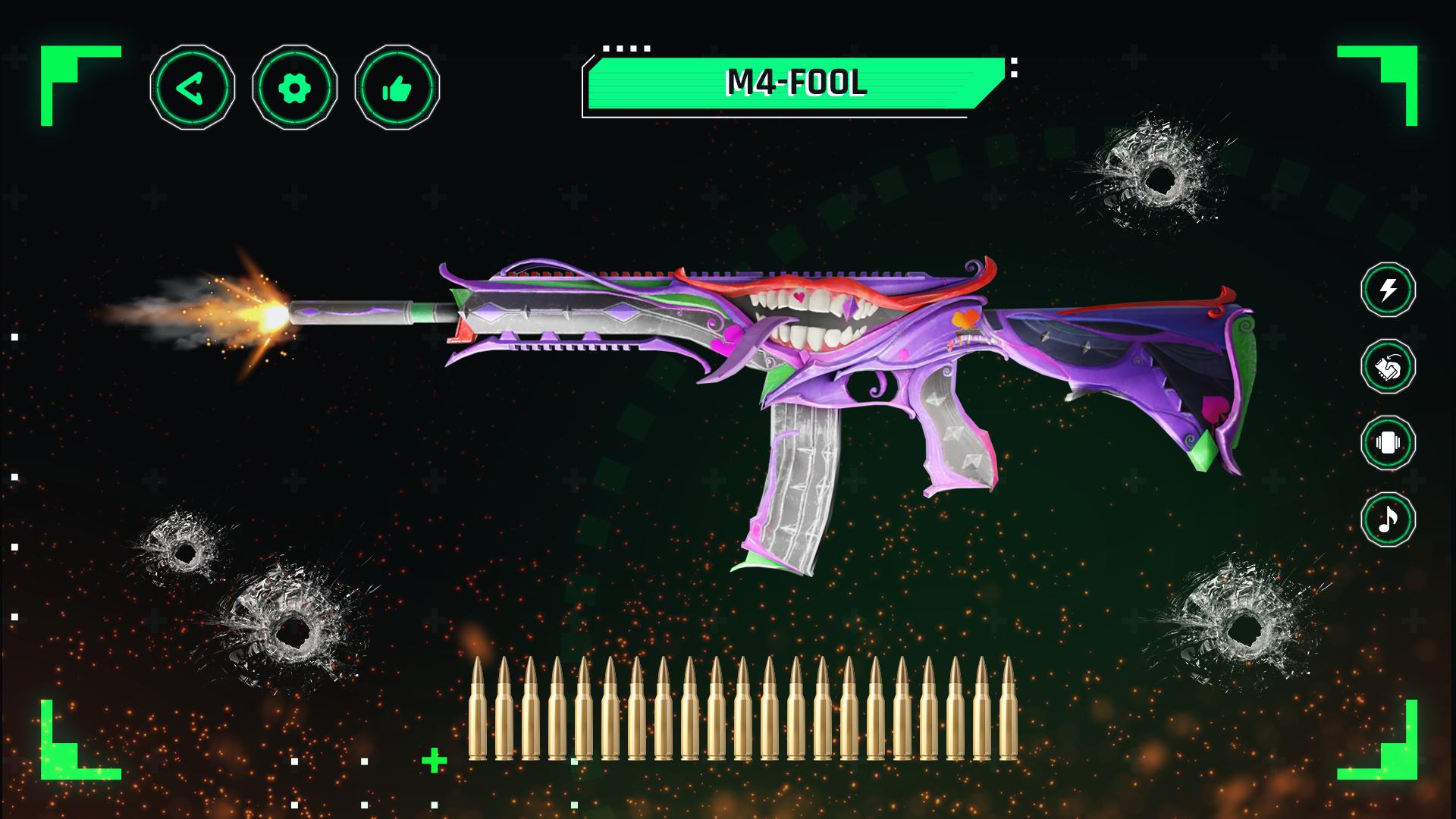Tap the thumbs-up like button
The height and width of the screenshot is (819, 1456).
coord(397,88)
